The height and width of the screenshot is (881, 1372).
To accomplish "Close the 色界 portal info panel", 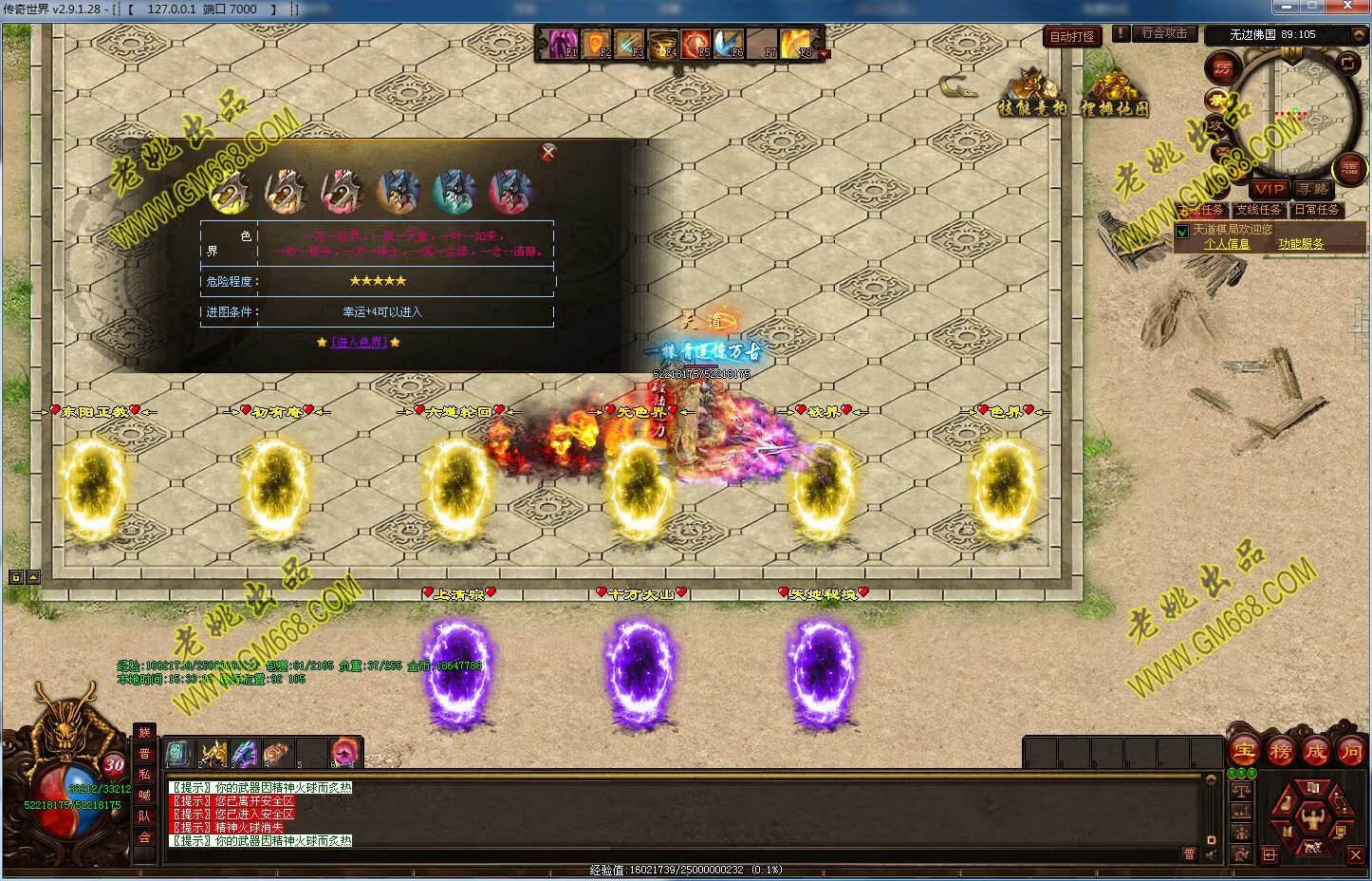I will (x=547, y=153).
